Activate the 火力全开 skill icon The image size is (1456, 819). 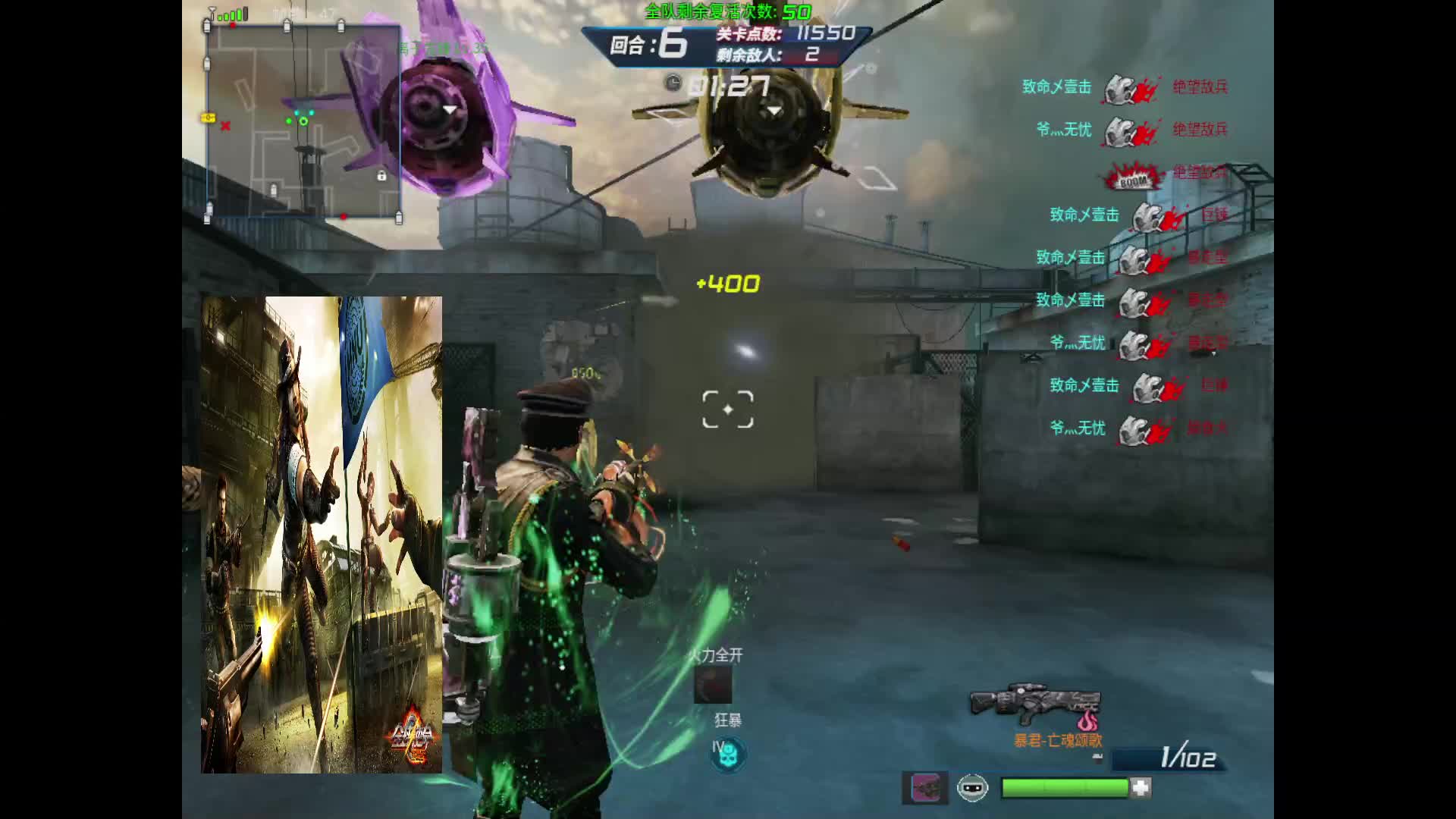click(713, 685)
